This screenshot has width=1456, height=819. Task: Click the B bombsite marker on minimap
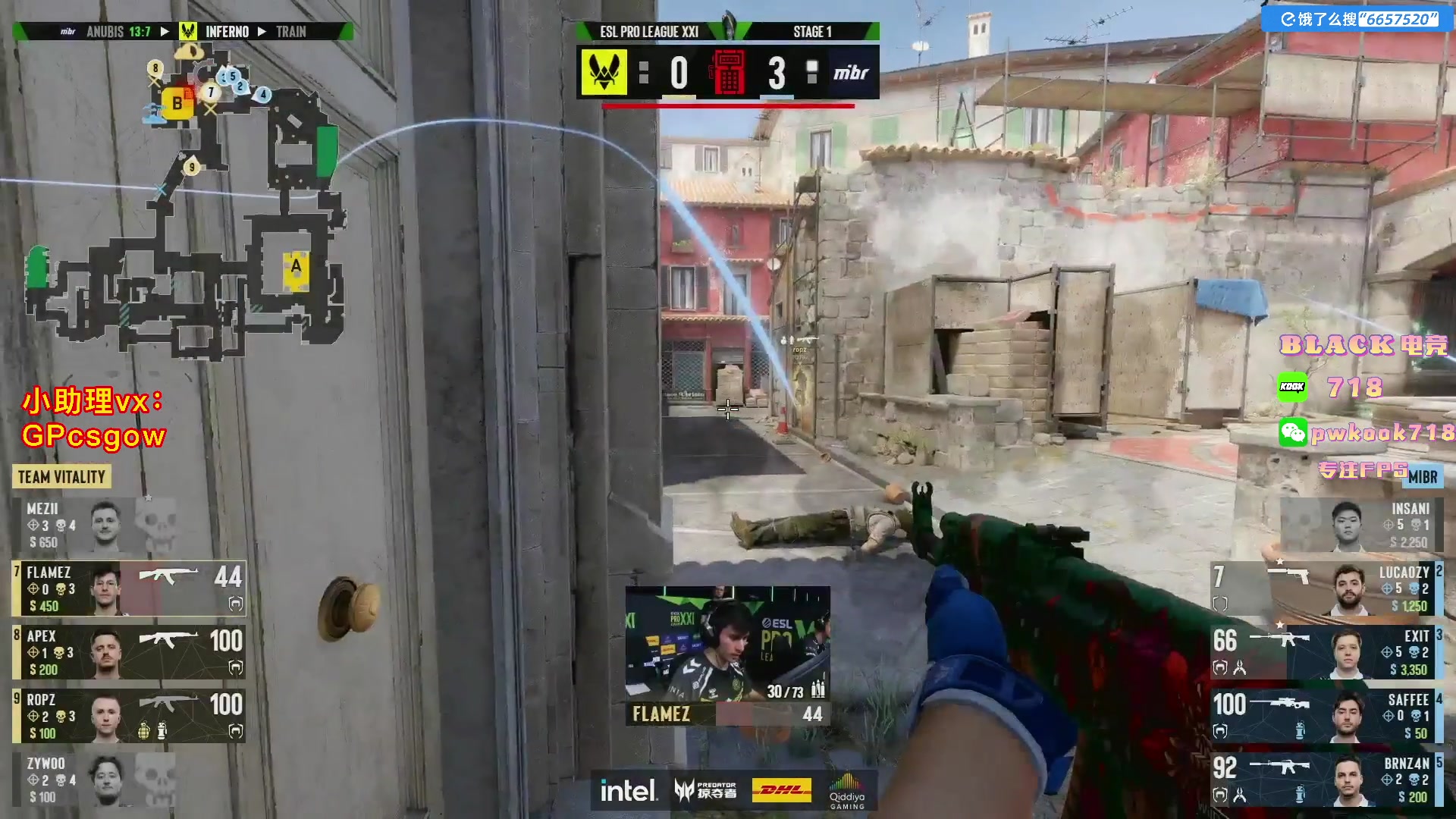[x=177, y=103]
